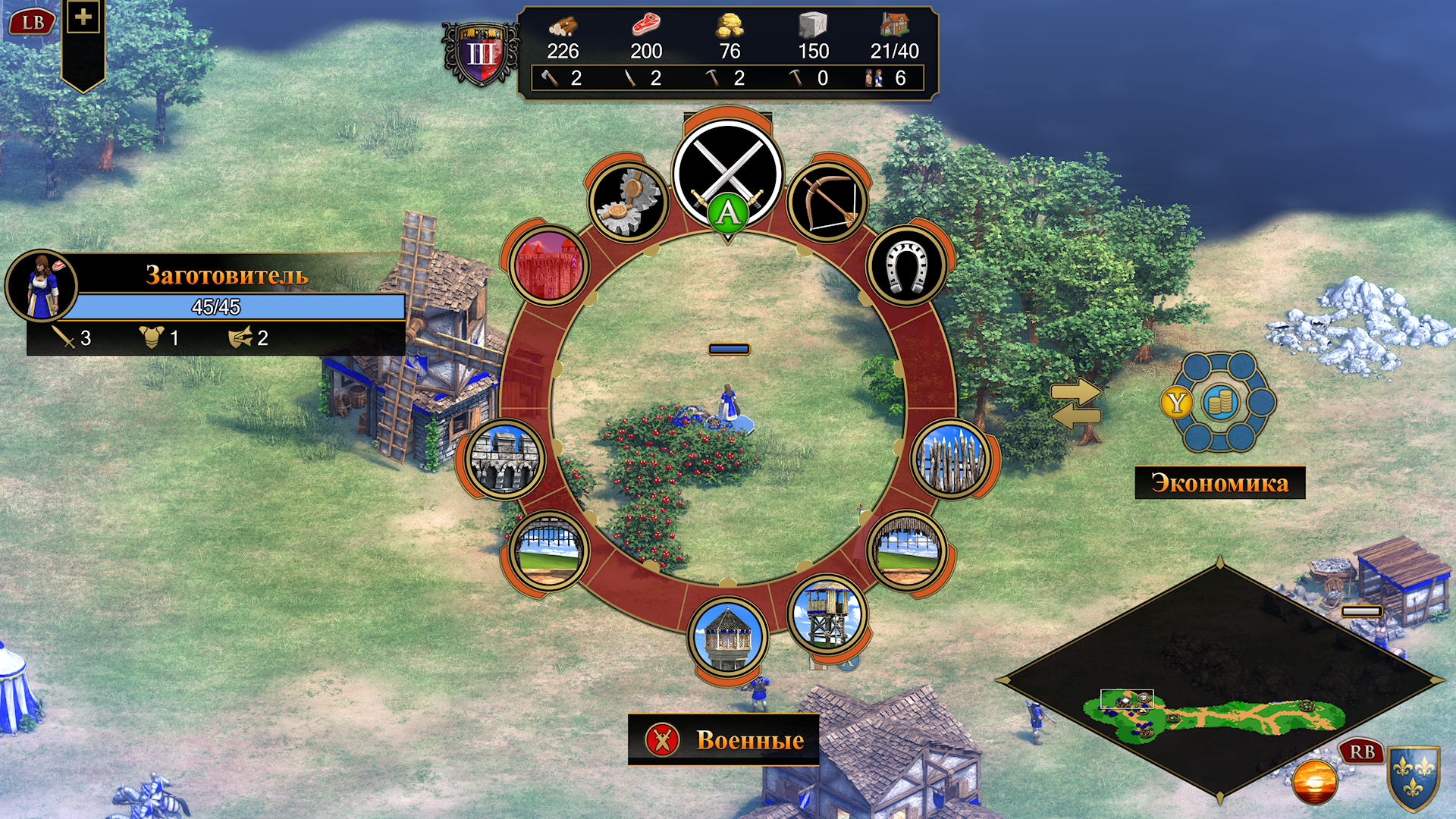Choose the Archery Range bow icon

(827, 202)
